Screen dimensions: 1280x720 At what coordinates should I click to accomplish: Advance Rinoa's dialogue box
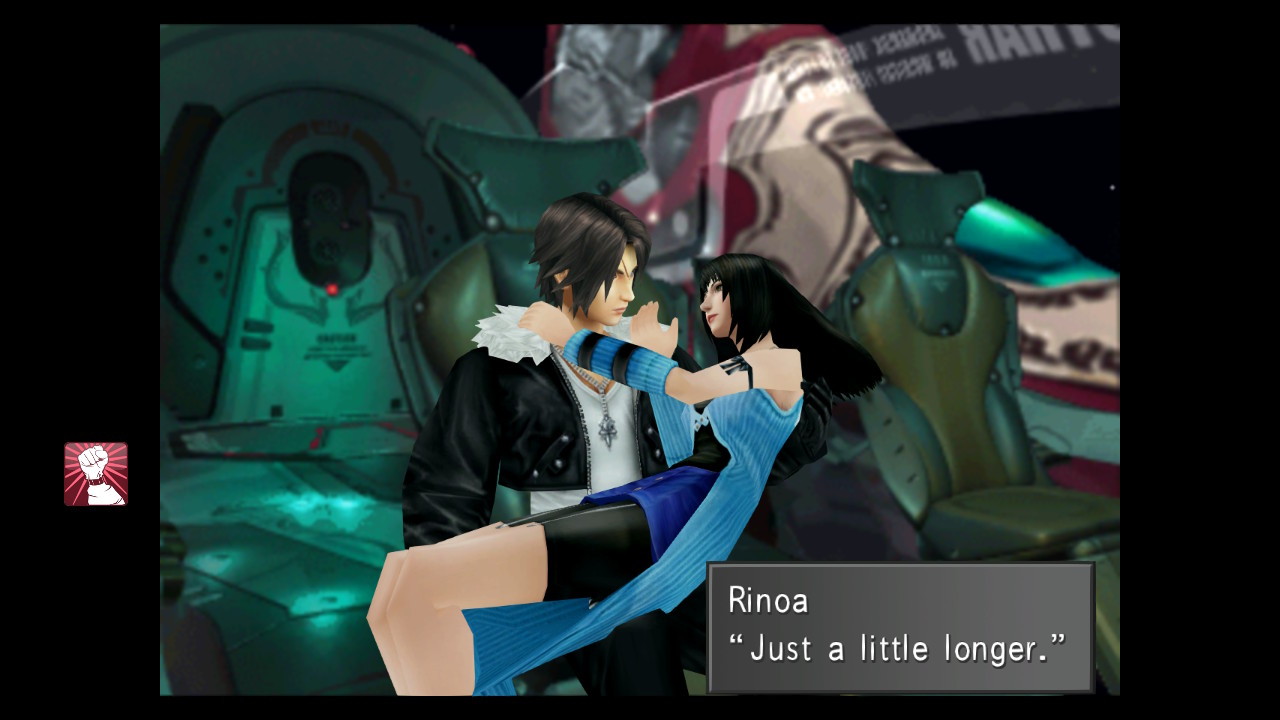900,627
